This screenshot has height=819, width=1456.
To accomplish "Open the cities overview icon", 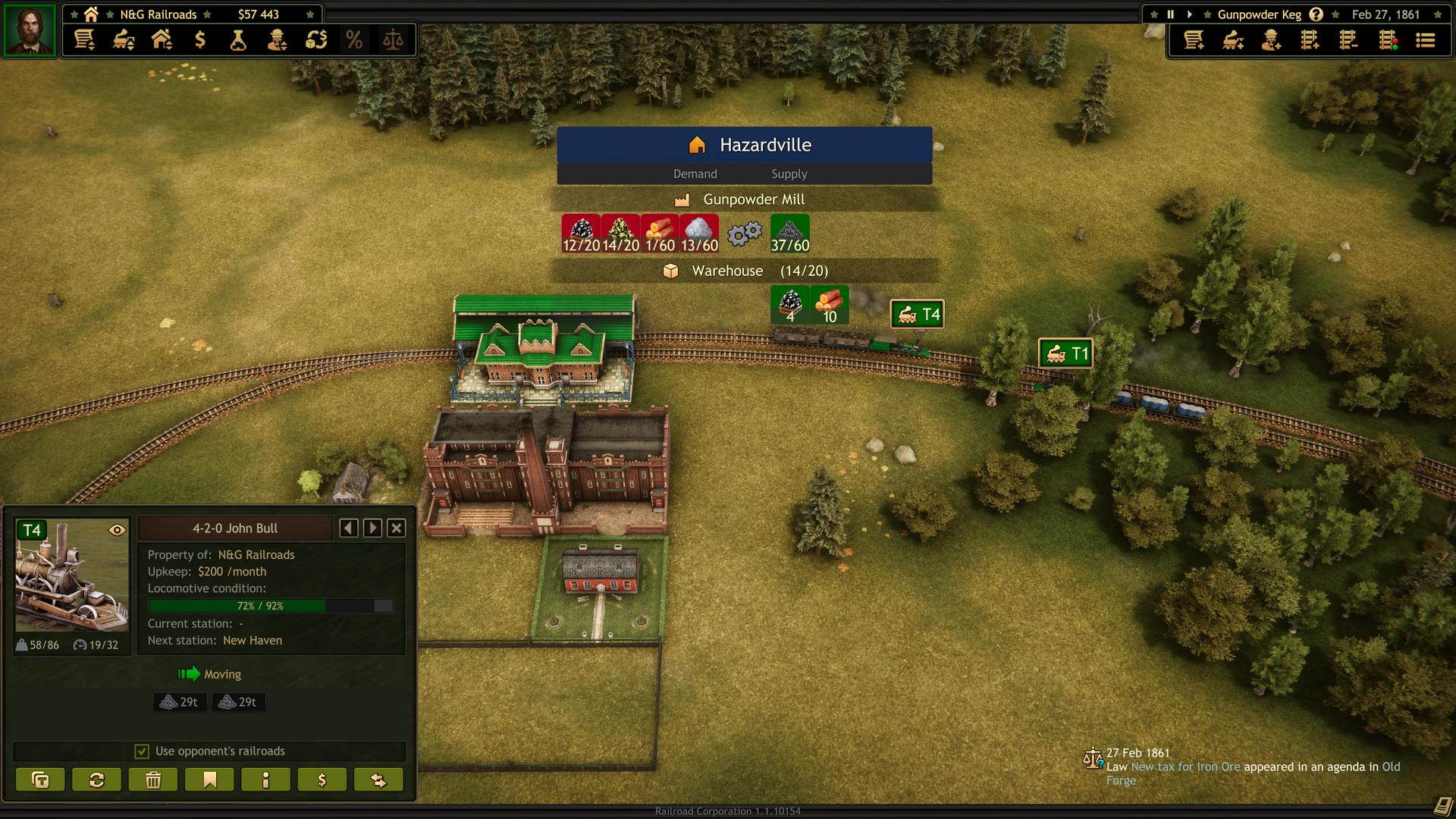I will tap(162, 40).
